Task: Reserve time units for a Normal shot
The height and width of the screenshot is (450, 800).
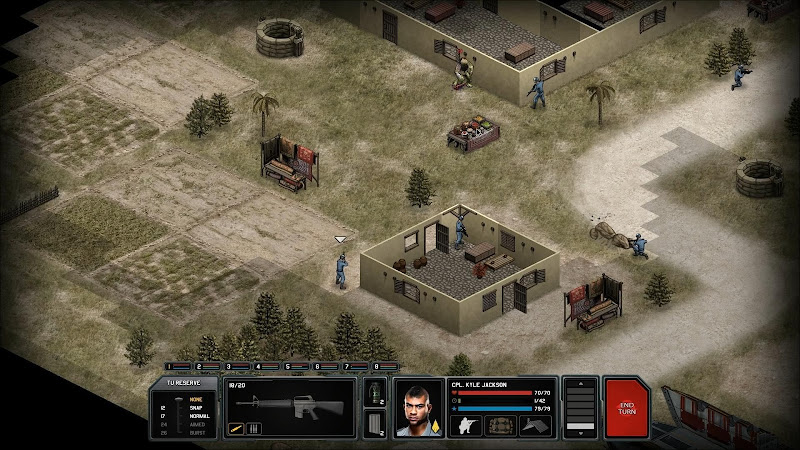Action: pyautogui.click(x=196, y=415)
